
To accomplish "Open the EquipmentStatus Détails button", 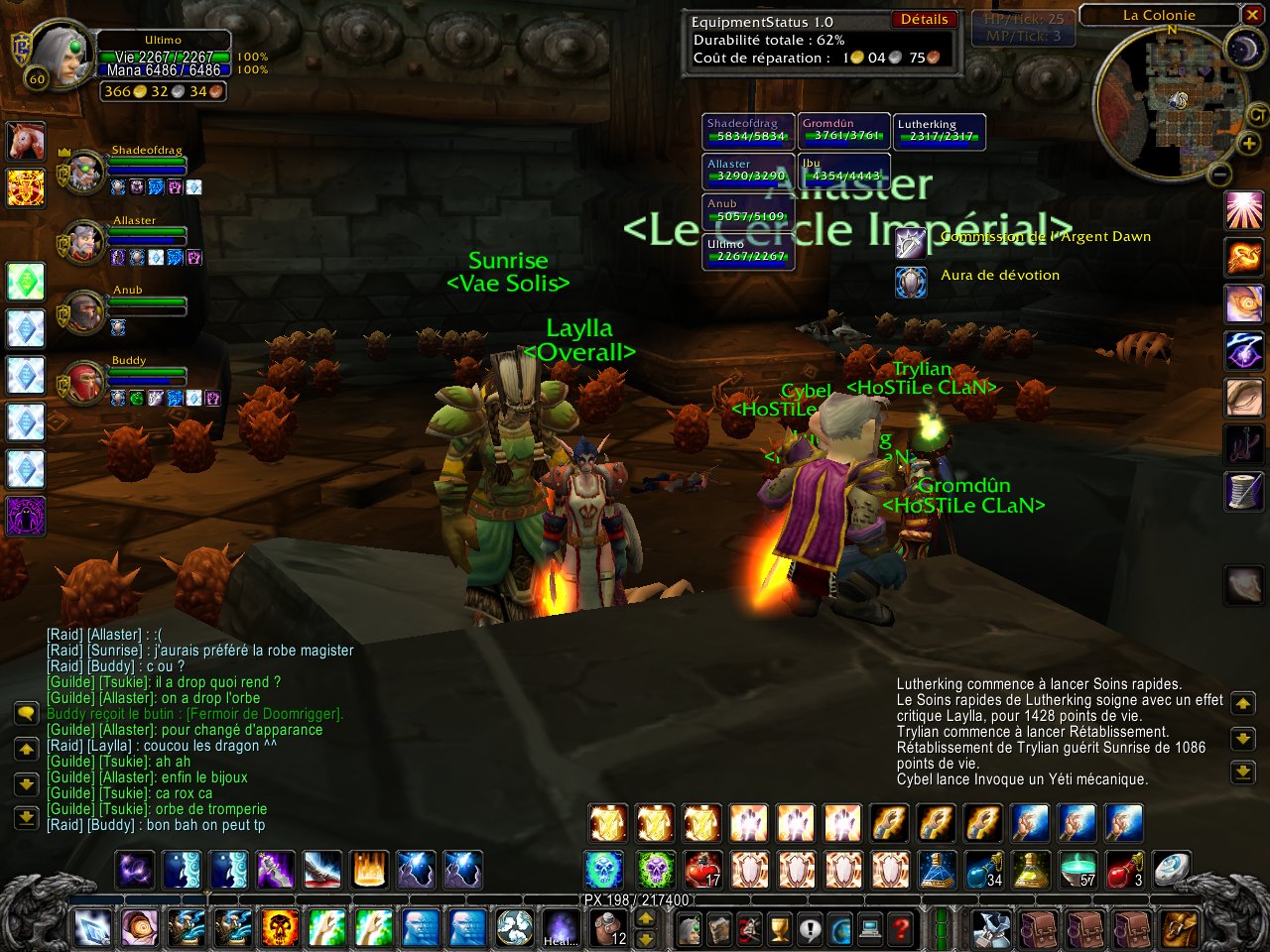I will pyautogui.click(x=924, y=20).
